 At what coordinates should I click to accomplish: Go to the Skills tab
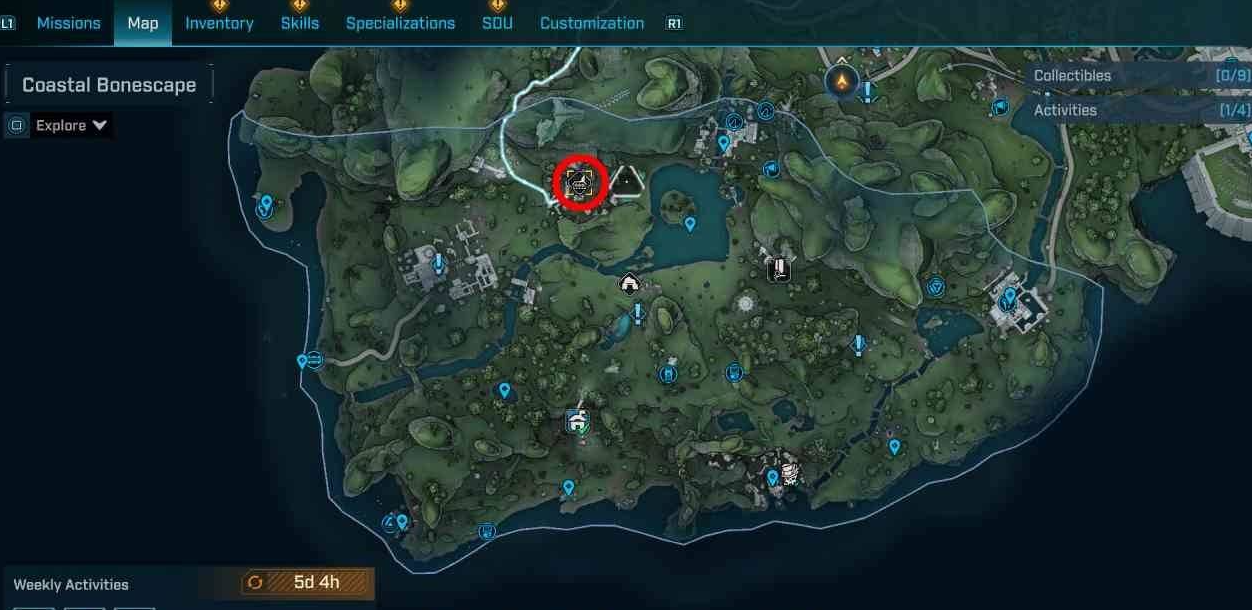pyautogui.click(x=300, y=23)
